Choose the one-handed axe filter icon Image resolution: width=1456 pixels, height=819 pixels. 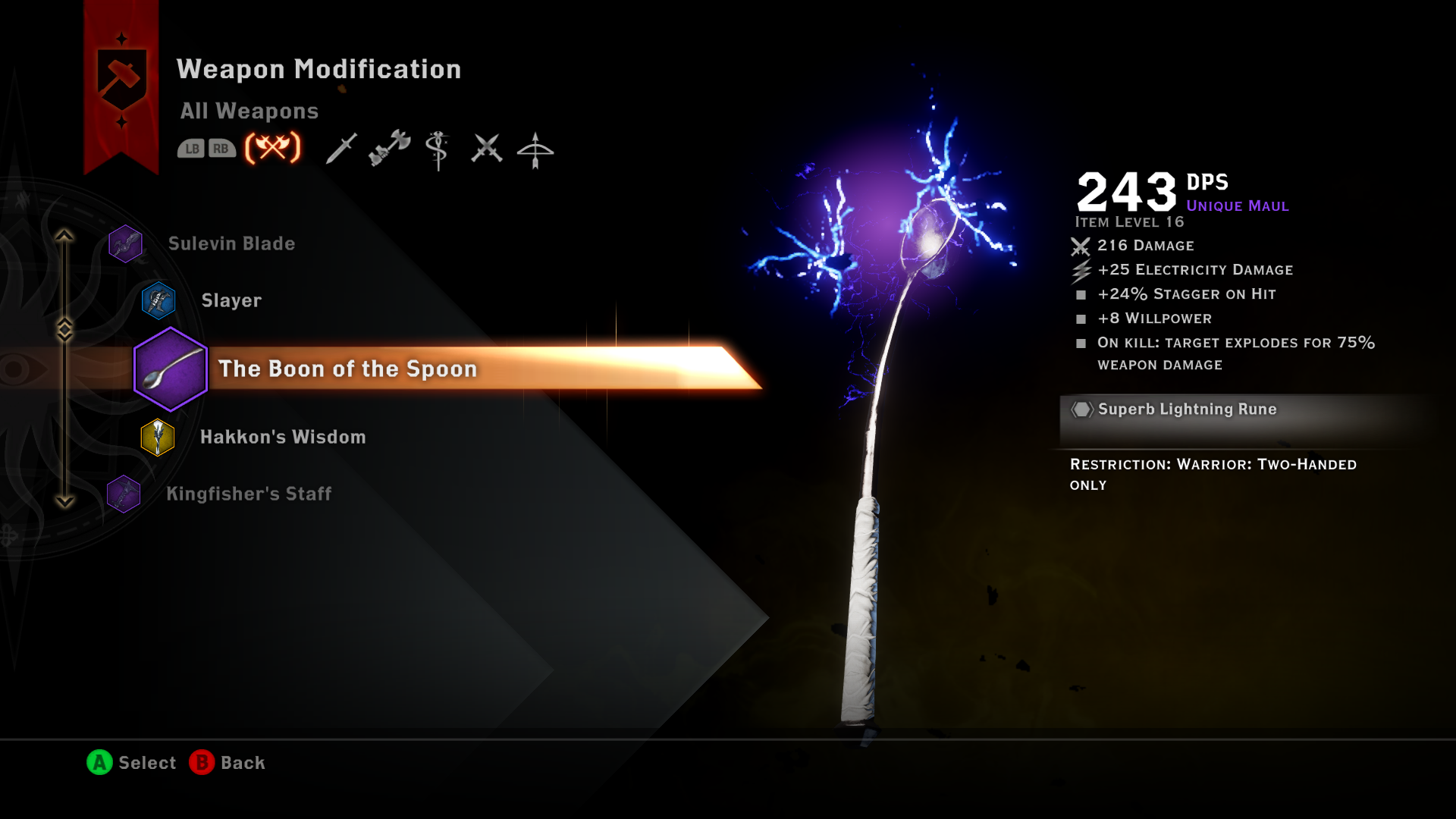pos(389,149)
